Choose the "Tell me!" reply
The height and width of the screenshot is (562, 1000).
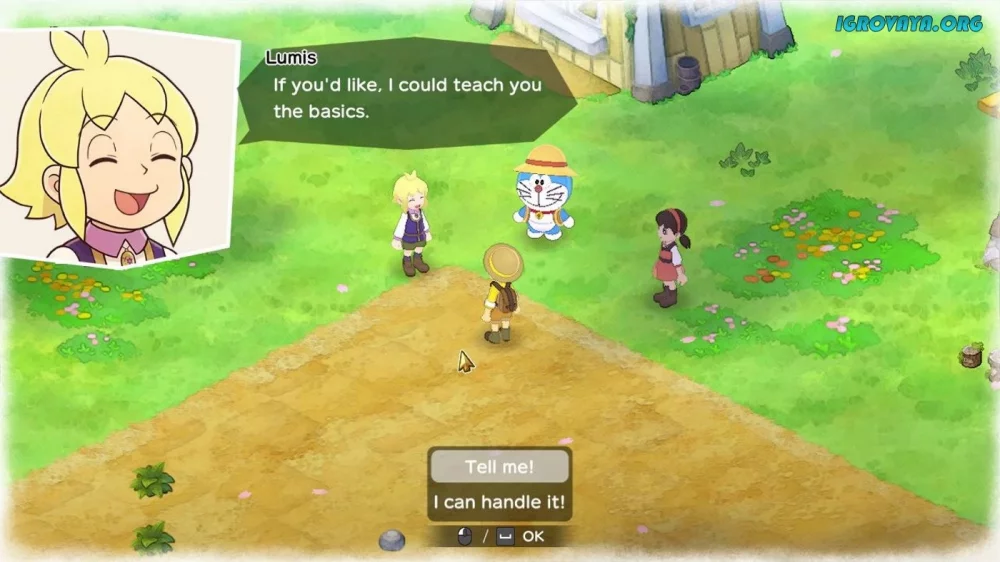coord(499,467)
